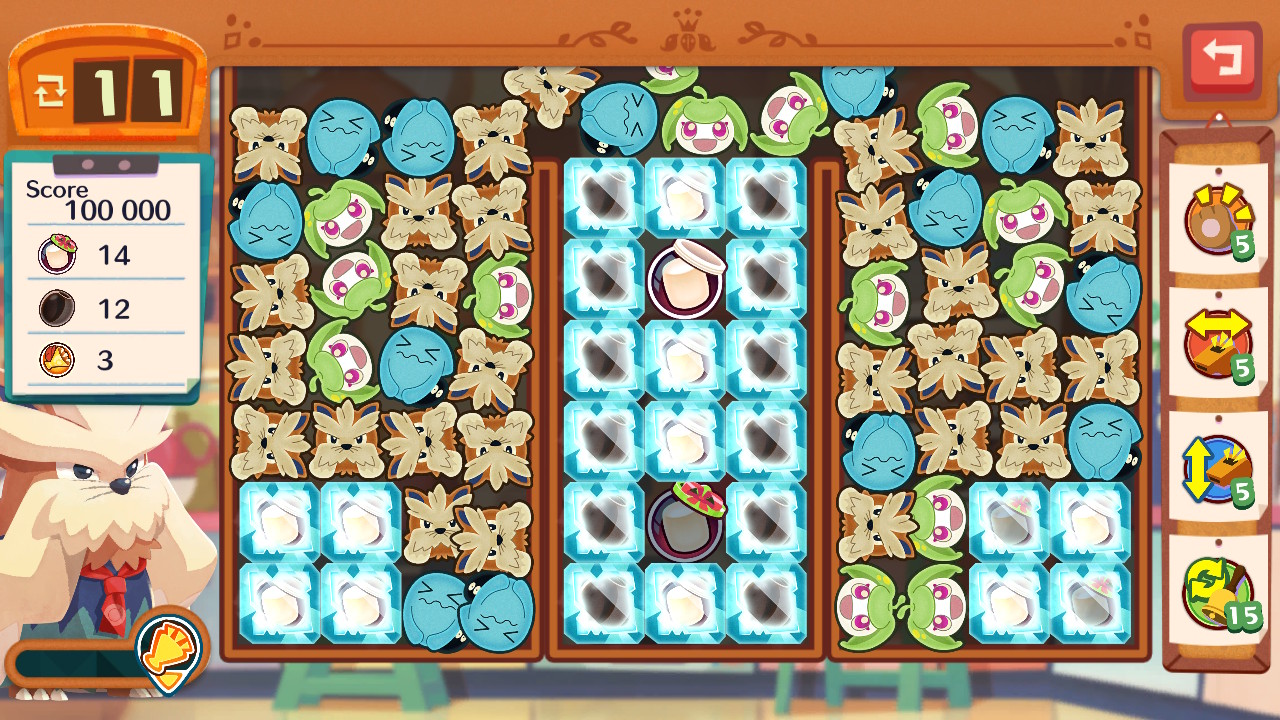Select the unfrozen plain cream jar tile
Image resolution: width=1280 pixels, height=720 pixels.
[684, 278]
